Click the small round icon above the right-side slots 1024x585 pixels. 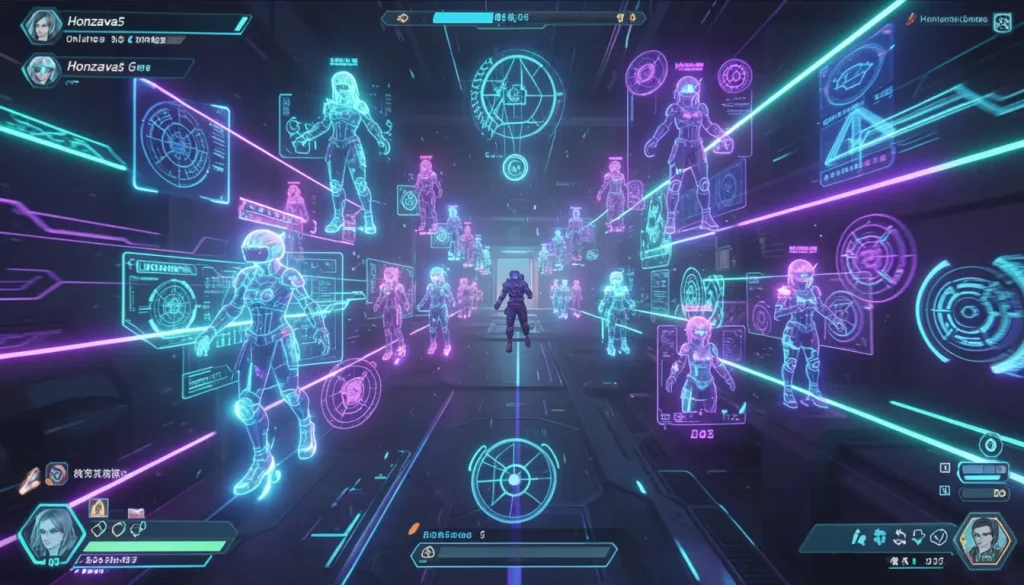990,443
